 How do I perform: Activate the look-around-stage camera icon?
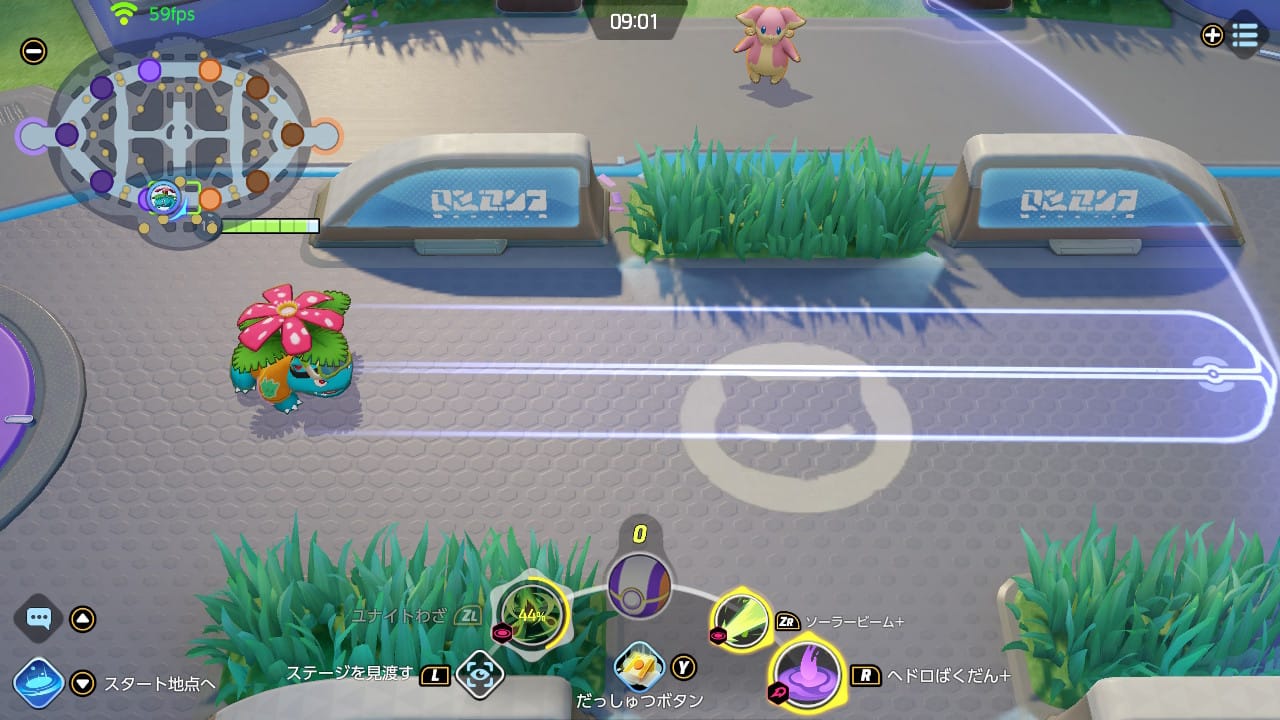coord(480,675)
